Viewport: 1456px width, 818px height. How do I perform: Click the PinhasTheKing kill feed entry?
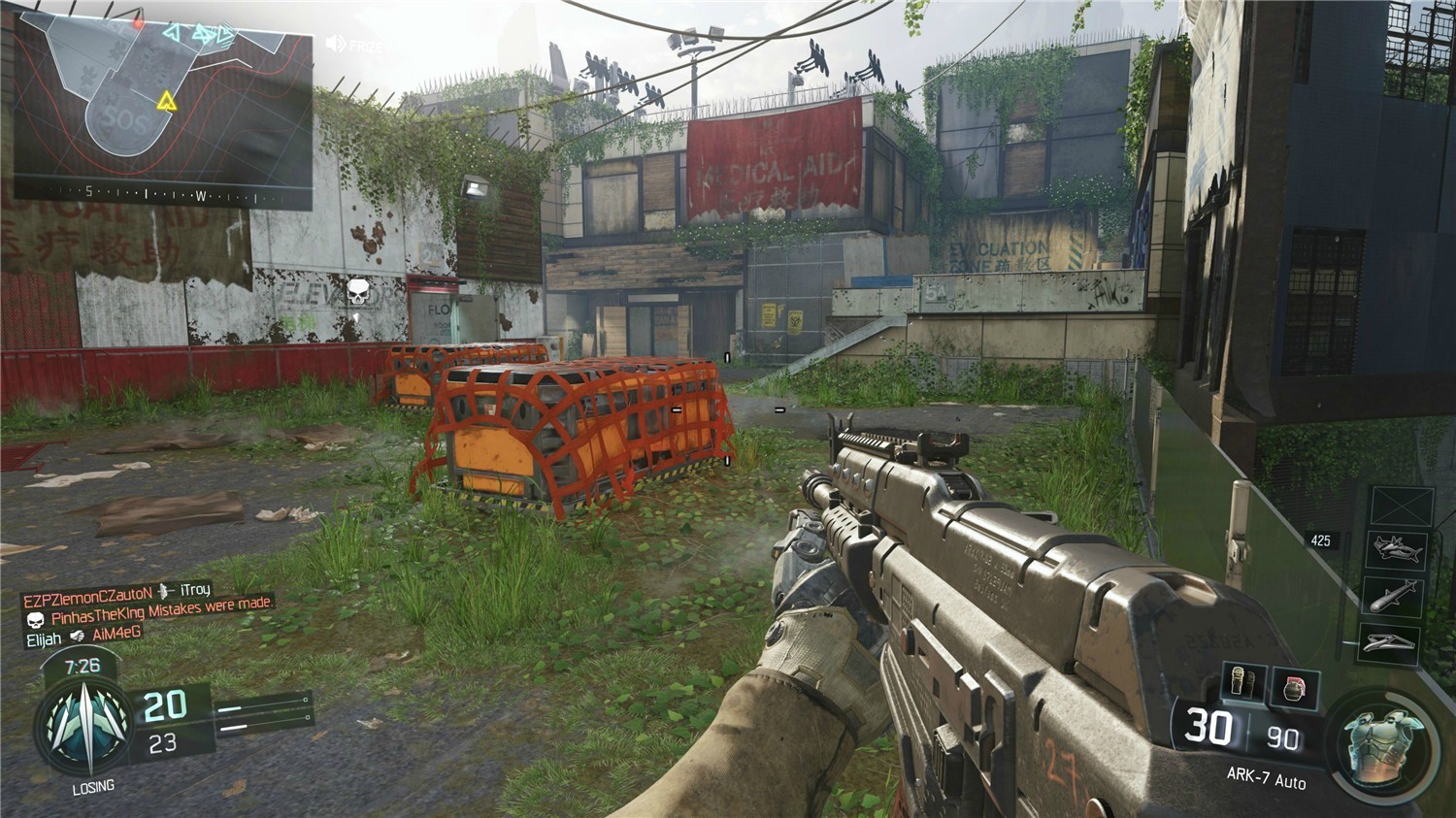point(150,616)
